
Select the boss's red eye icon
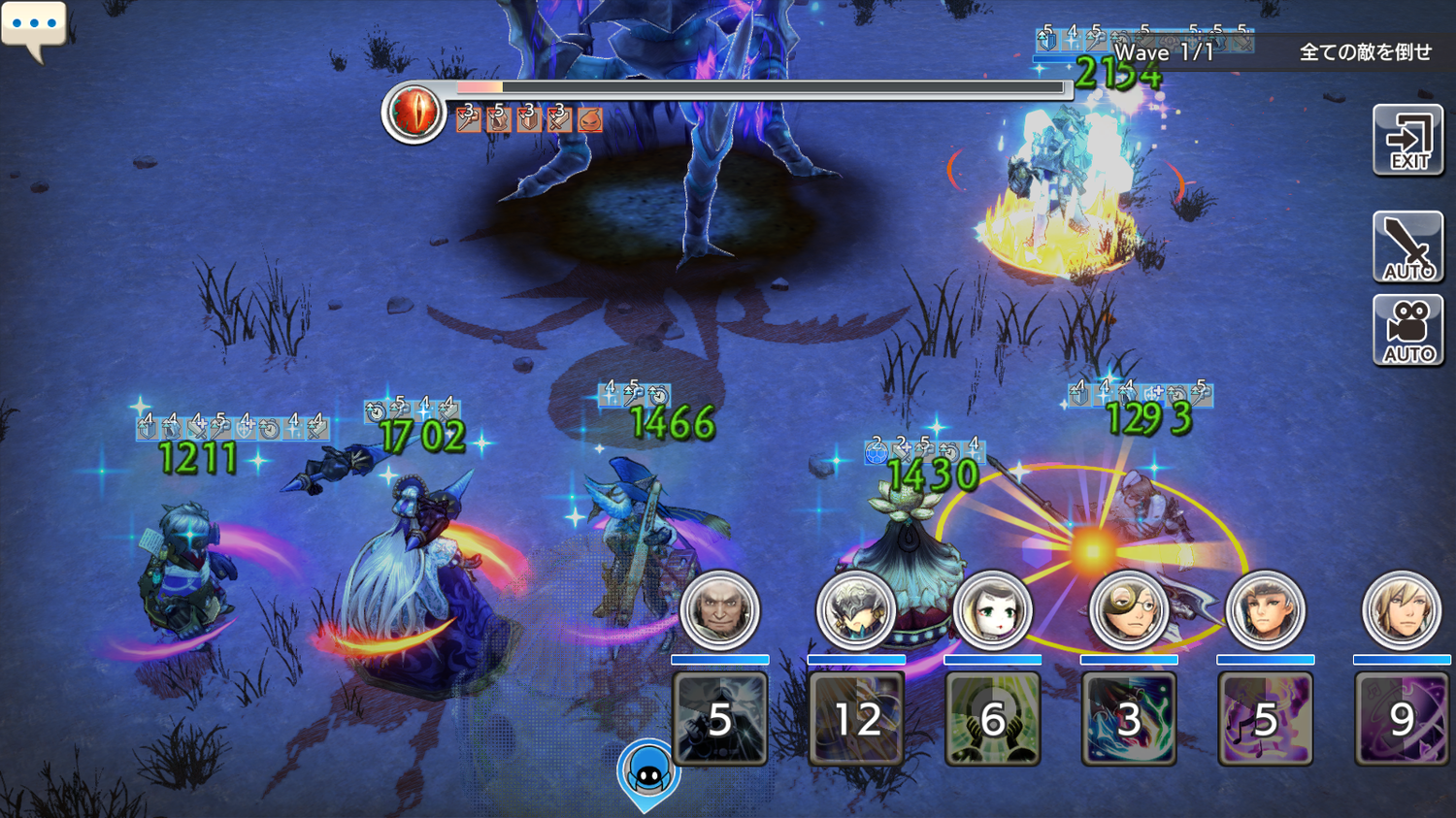pyautogui.click(x=414, y=113)
